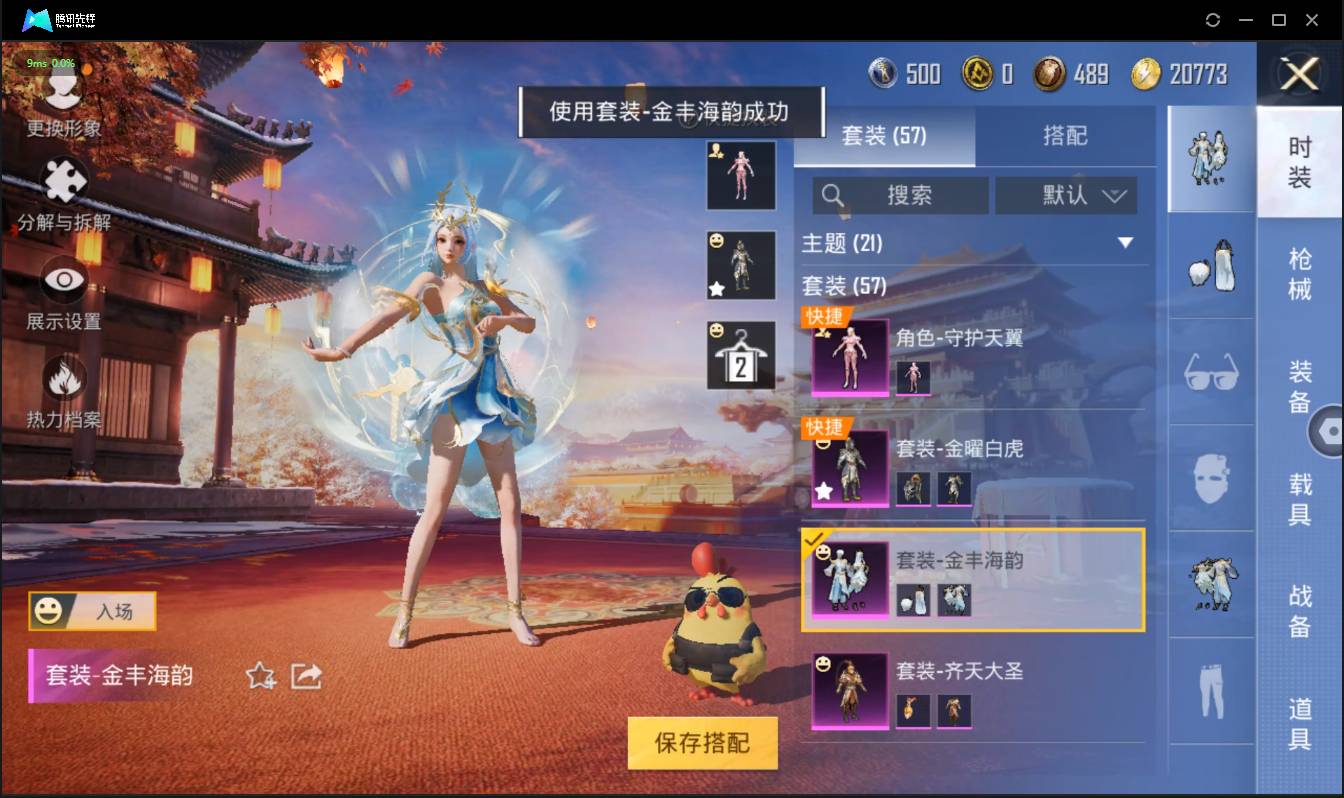The height and width of the screenshot is (798, 1344).
Task: Switch to the 搭配 tab
Action: [x=1065, y=136]
